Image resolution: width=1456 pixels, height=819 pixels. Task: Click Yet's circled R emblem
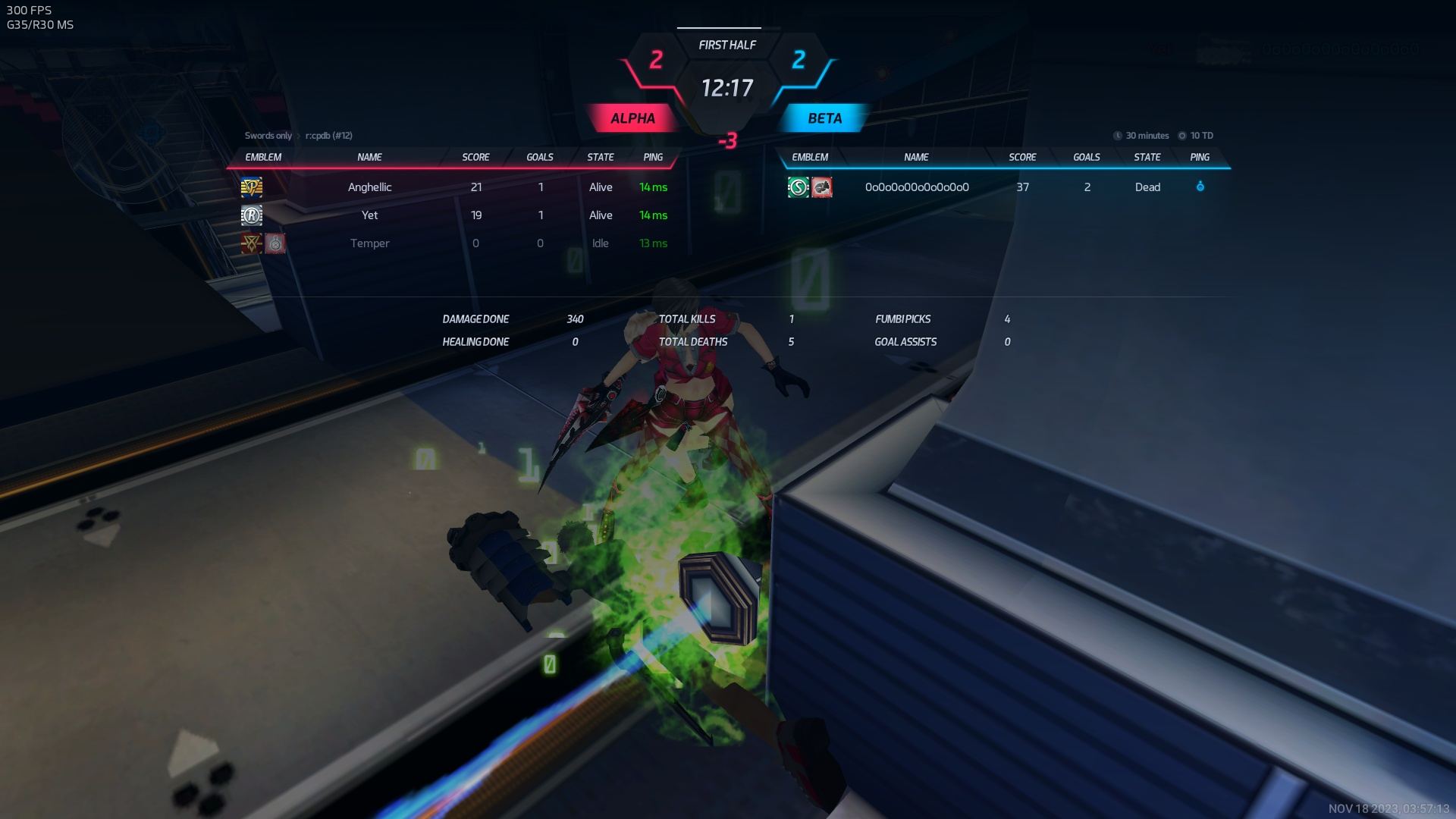pyautogui.click(x=252, y=215)
